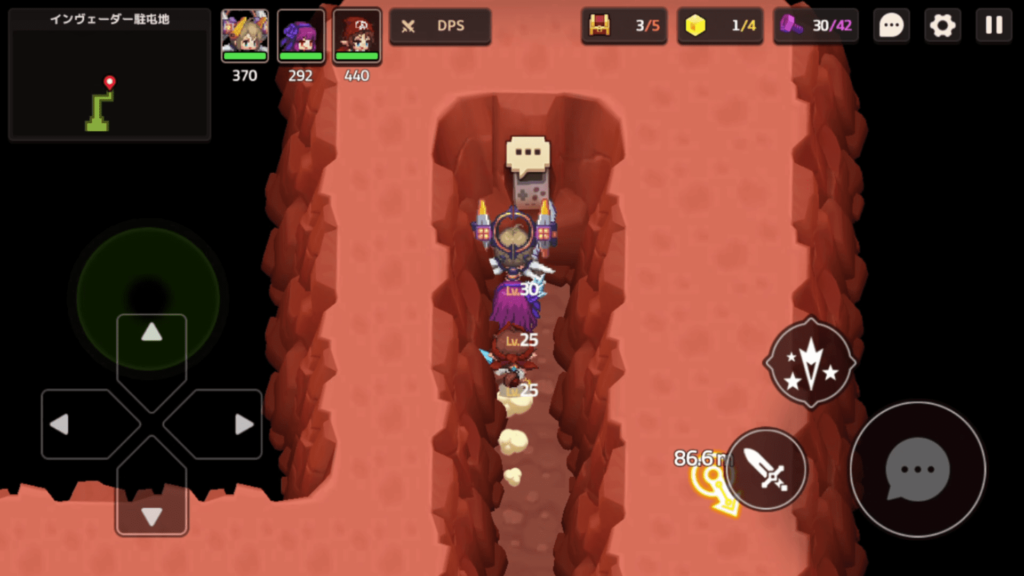The height and width of the screenshot is (576, 1024).
Task: Open the gear settings menu
Action: (942, 26)
